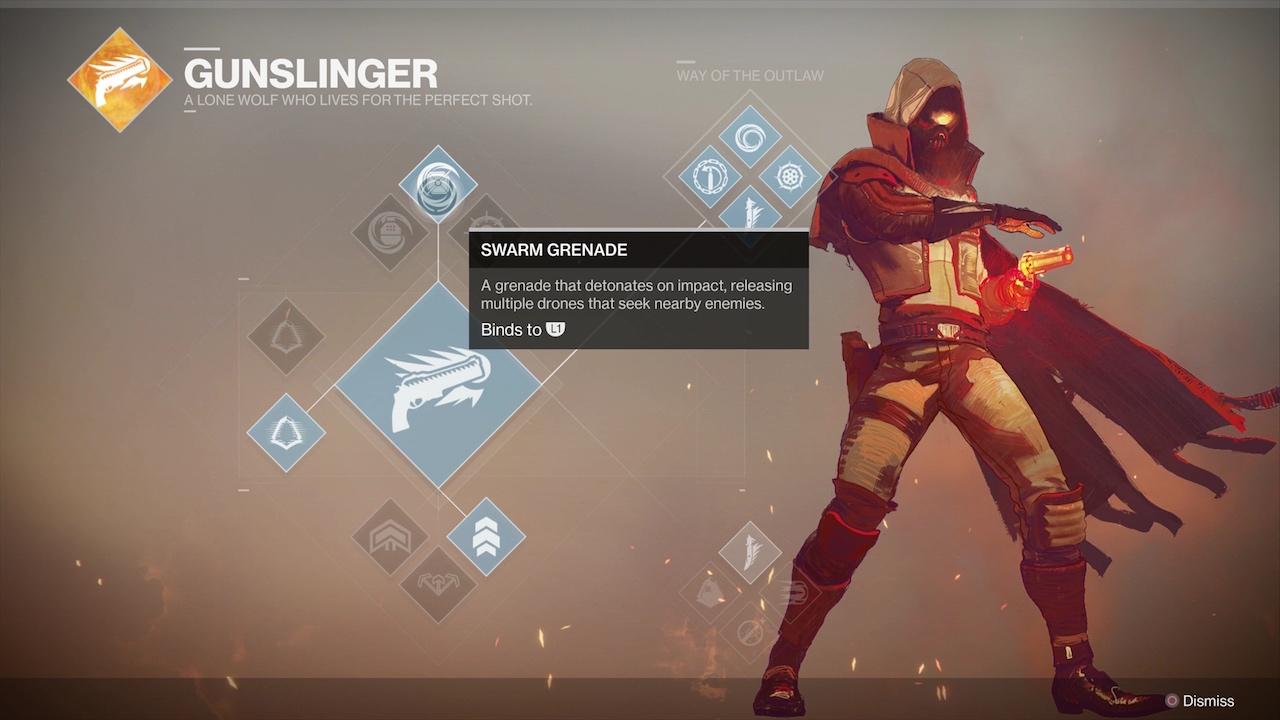Open the central Golden Gun super diamond

(438, 385)
